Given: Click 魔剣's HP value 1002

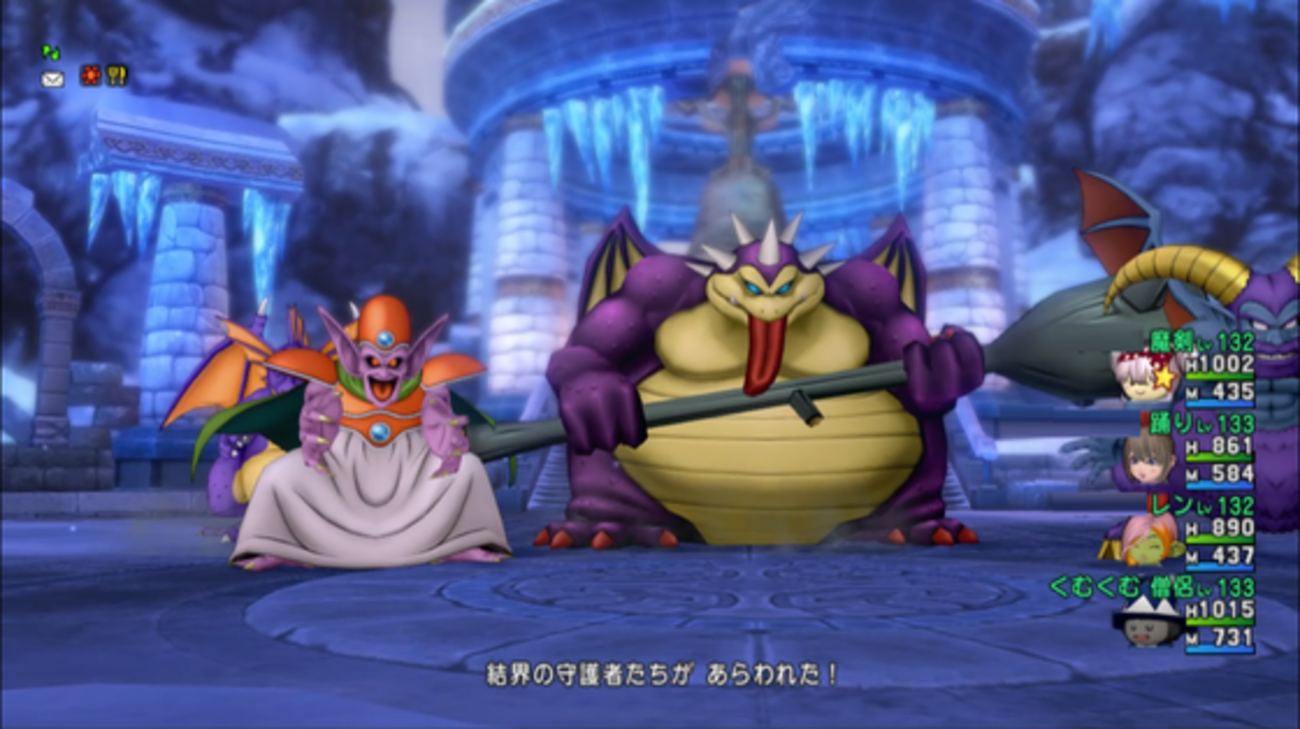Looking at the screenshot, I should coord(1219,364).
